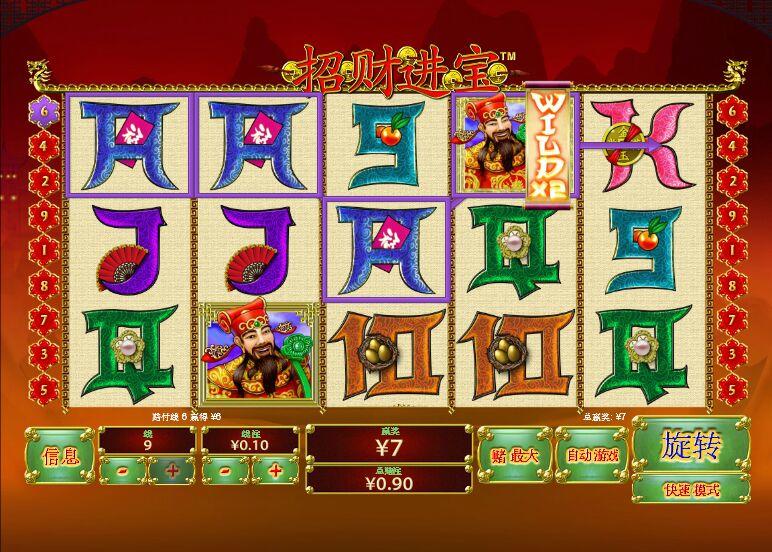772x552 pixels.
Task: Select the highlighted purple payline 6 marker
Action: pos(45,108)
